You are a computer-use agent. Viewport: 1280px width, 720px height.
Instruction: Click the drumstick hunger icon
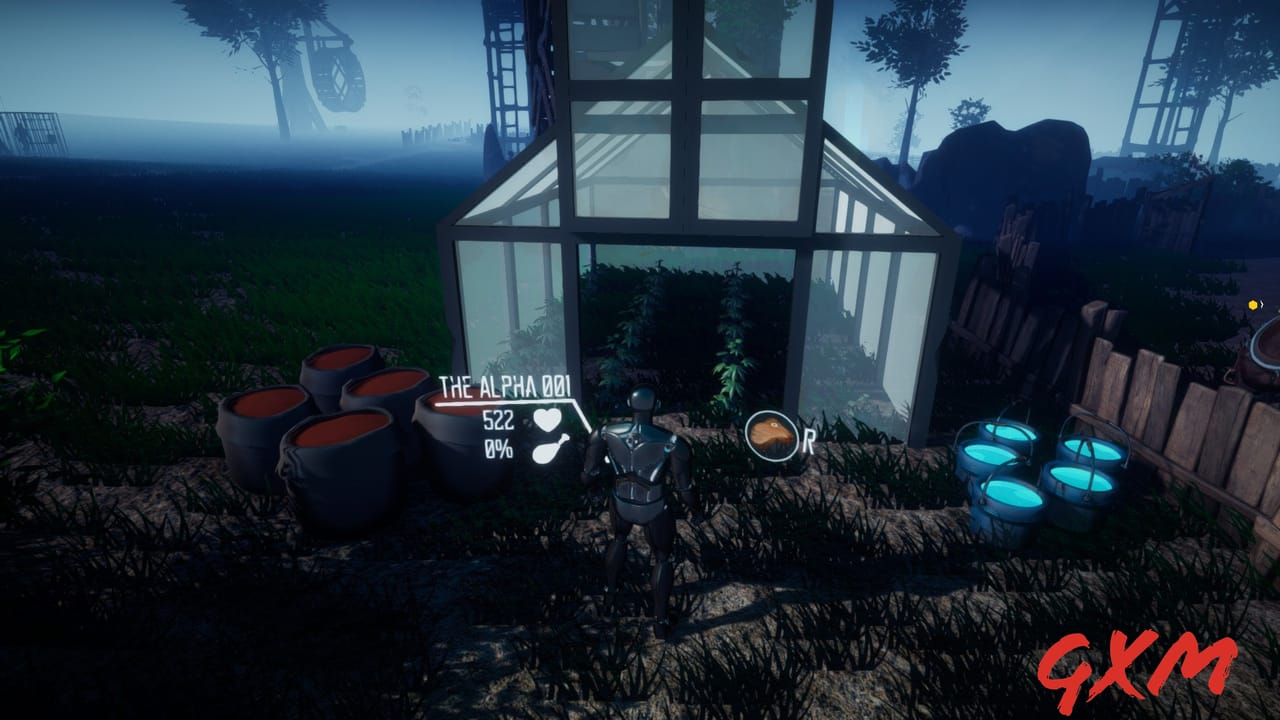coord(551,450)
